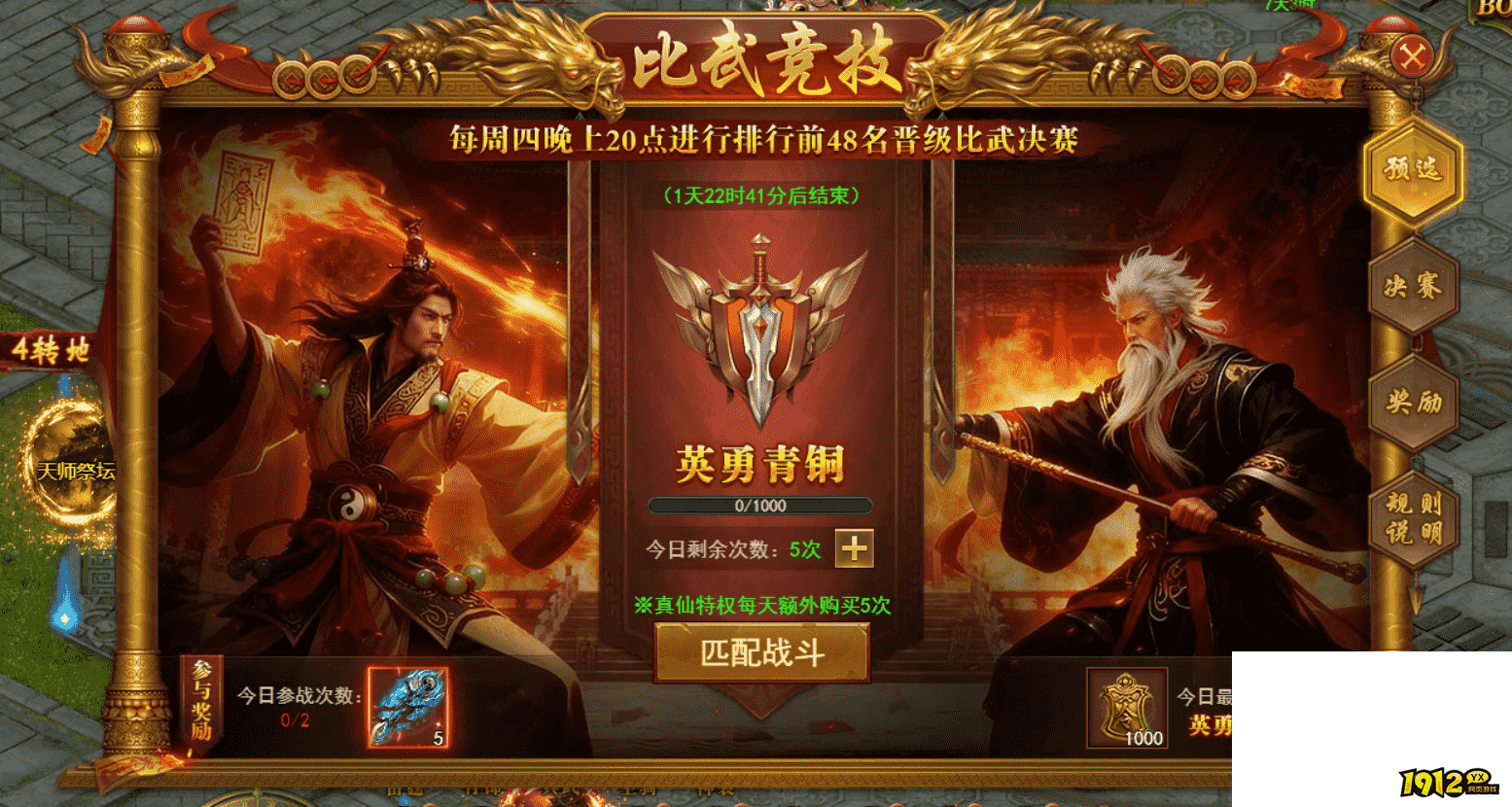Open the 规则说明 rules hexagon panel
The height and width of the screenshot is (807, 1512).
(1412, 512)
